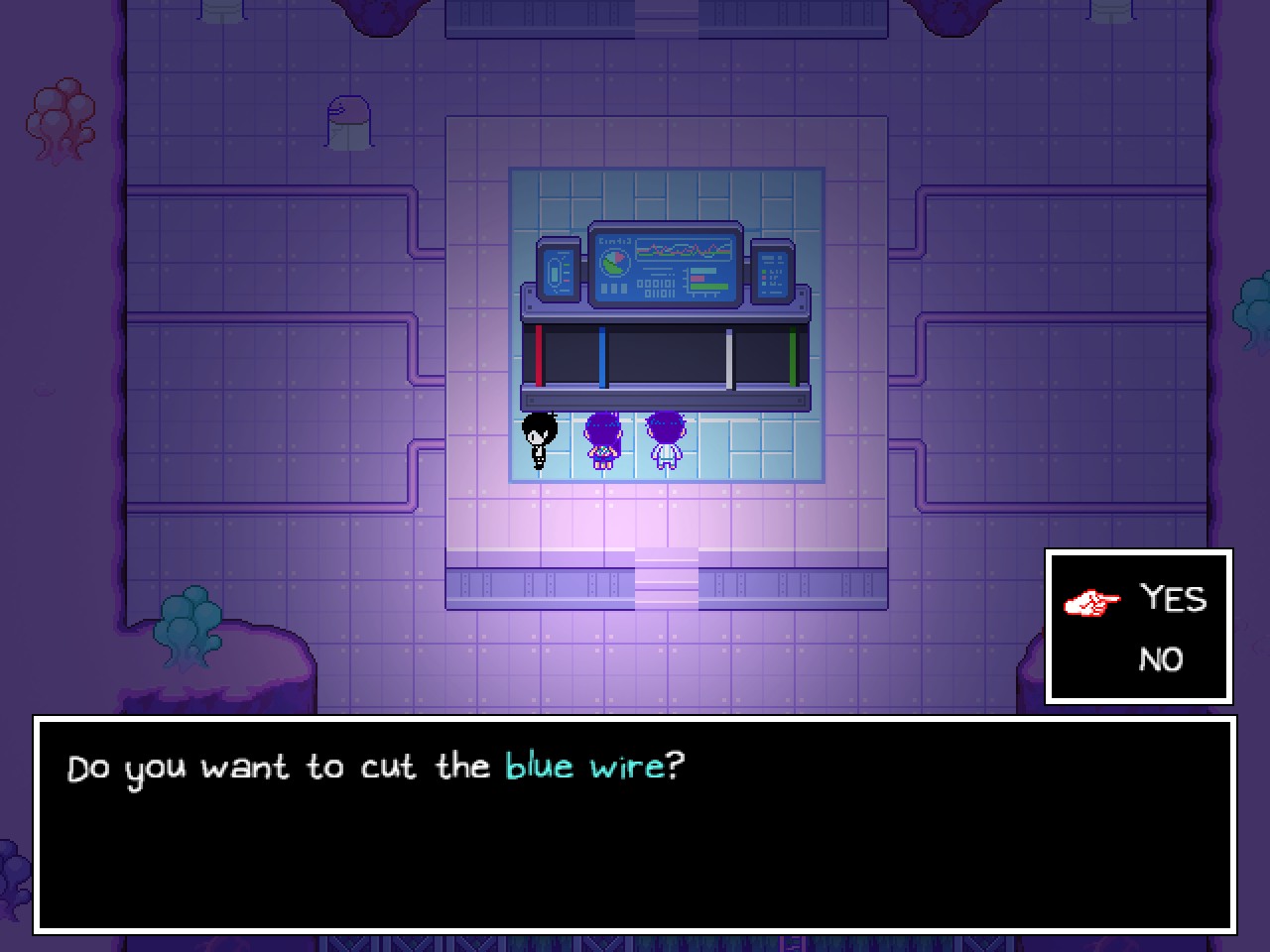This screenshot has height=952, width=1270.
Task: Click the binary digits display on the console
Action: point(655,286)
